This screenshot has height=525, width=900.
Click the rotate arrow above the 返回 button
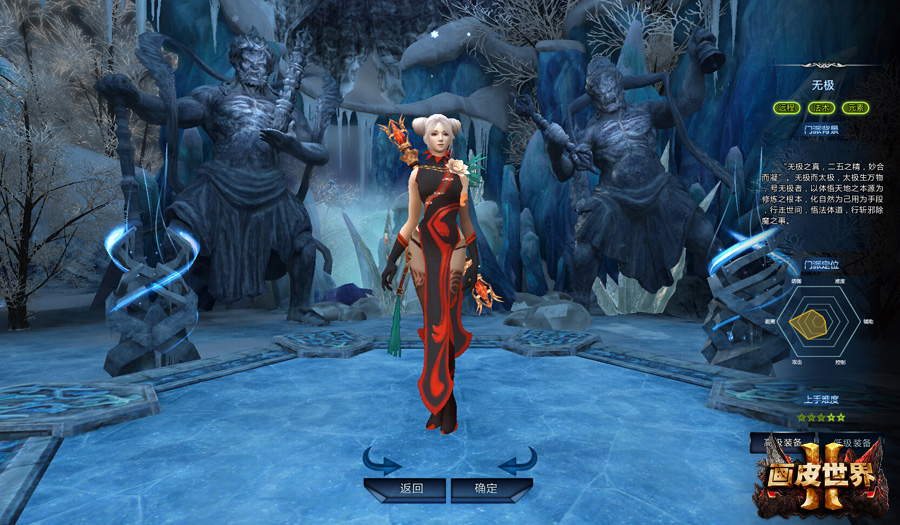381,461
